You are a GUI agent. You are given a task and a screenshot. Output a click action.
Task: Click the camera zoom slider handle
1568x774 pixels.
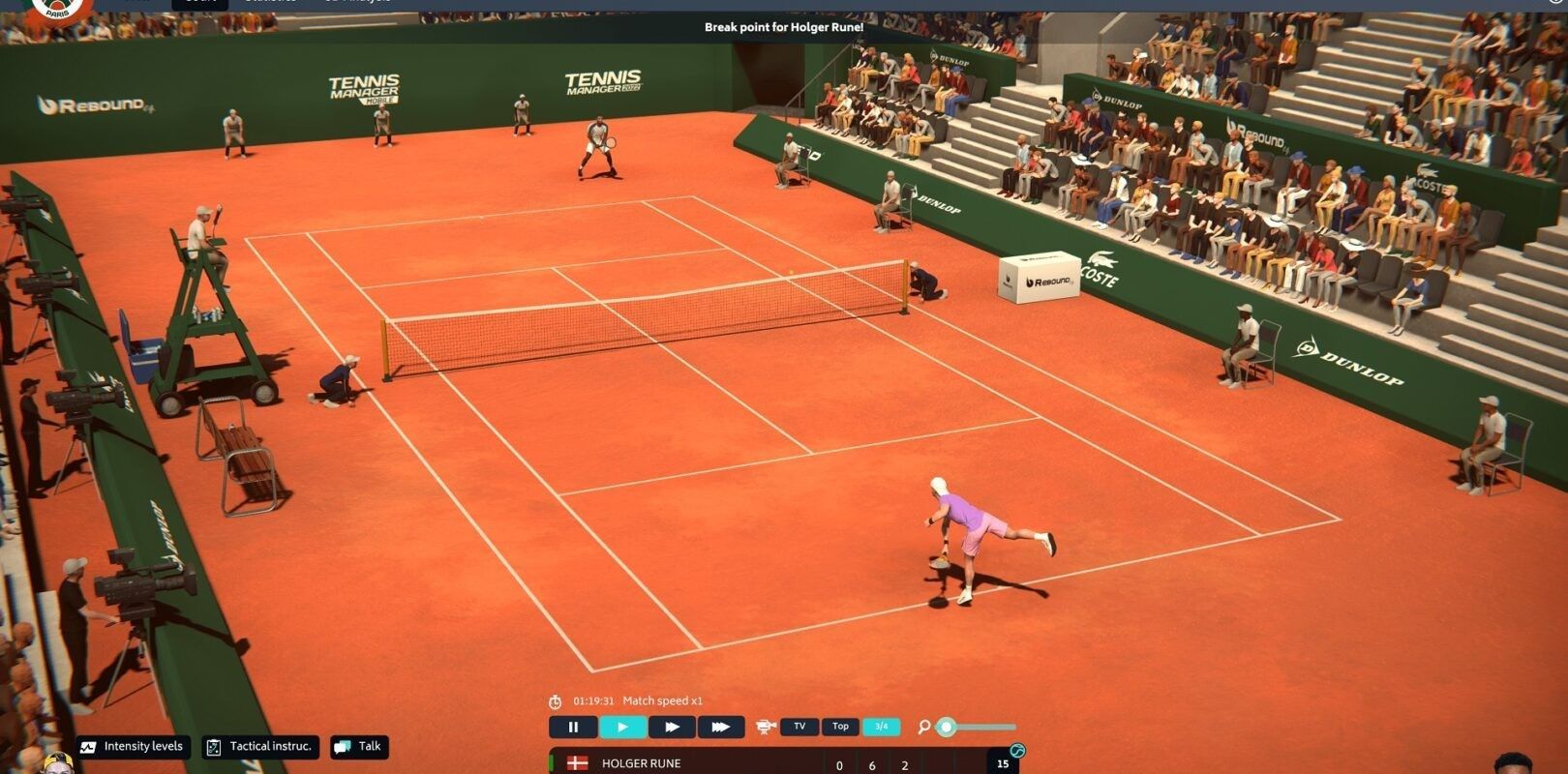tap(947, 727)
